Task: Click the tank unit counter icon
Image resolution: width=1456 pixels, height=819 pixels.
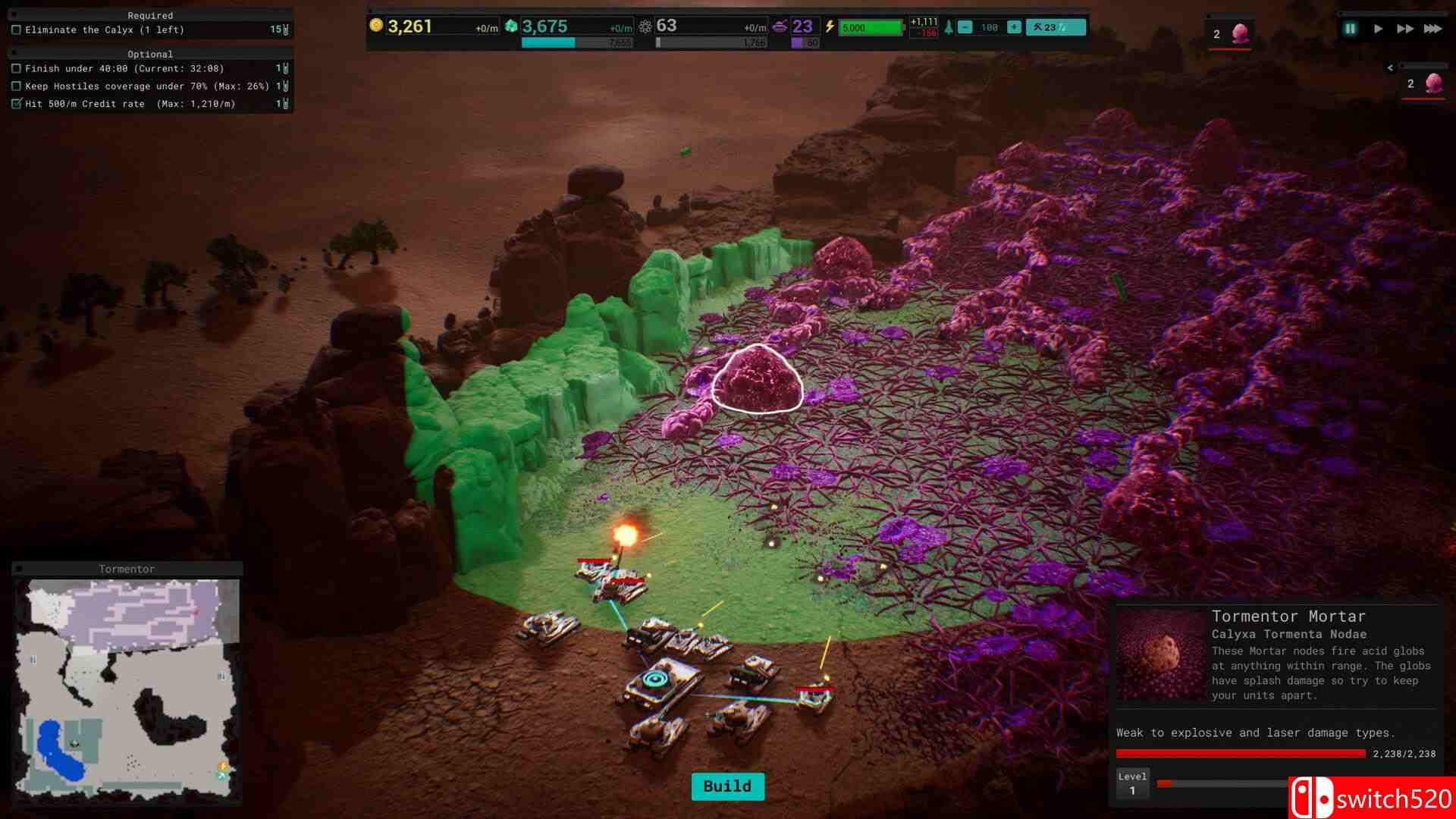Action: click(x=781, y=25)
